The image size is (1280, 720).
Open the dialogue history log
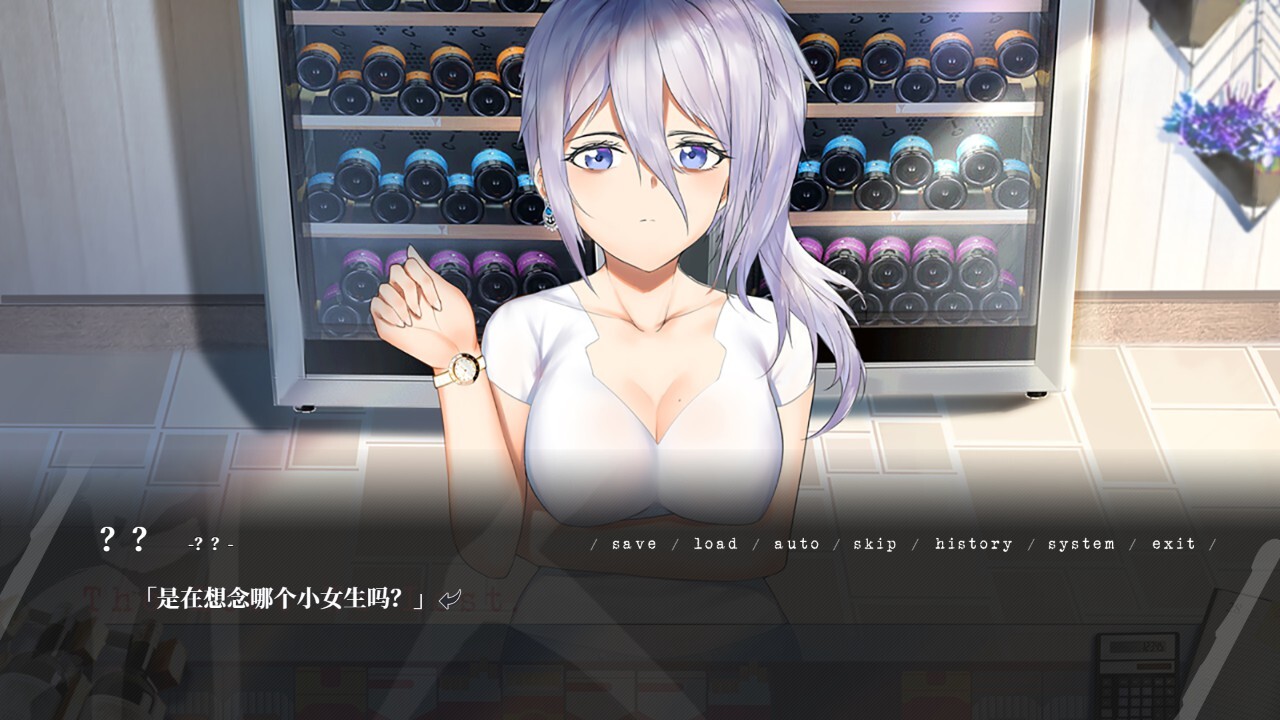973,544
